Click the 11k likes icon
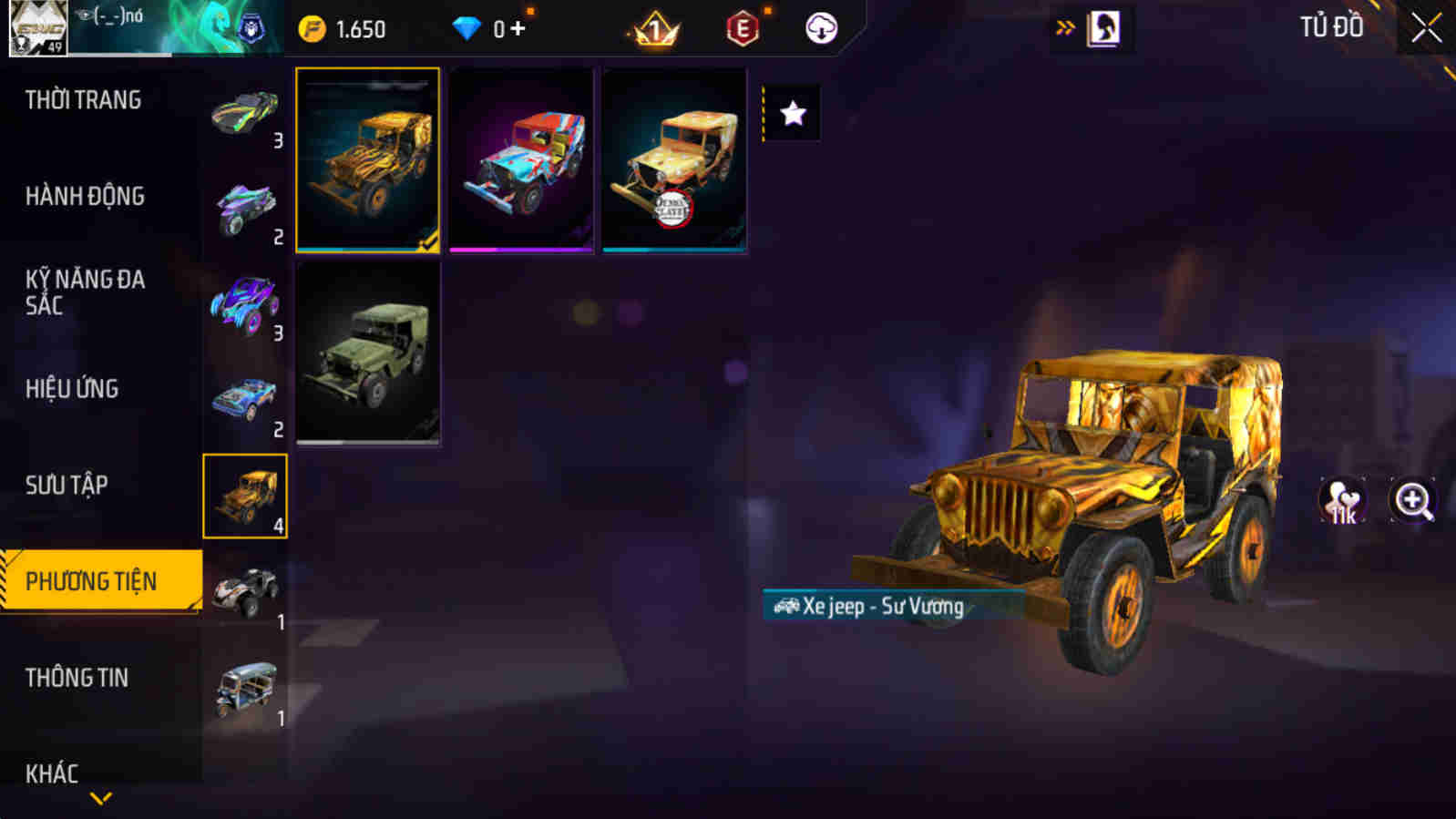The width and height of the screenshot is (1456, 819). [x=1343, y=500]
